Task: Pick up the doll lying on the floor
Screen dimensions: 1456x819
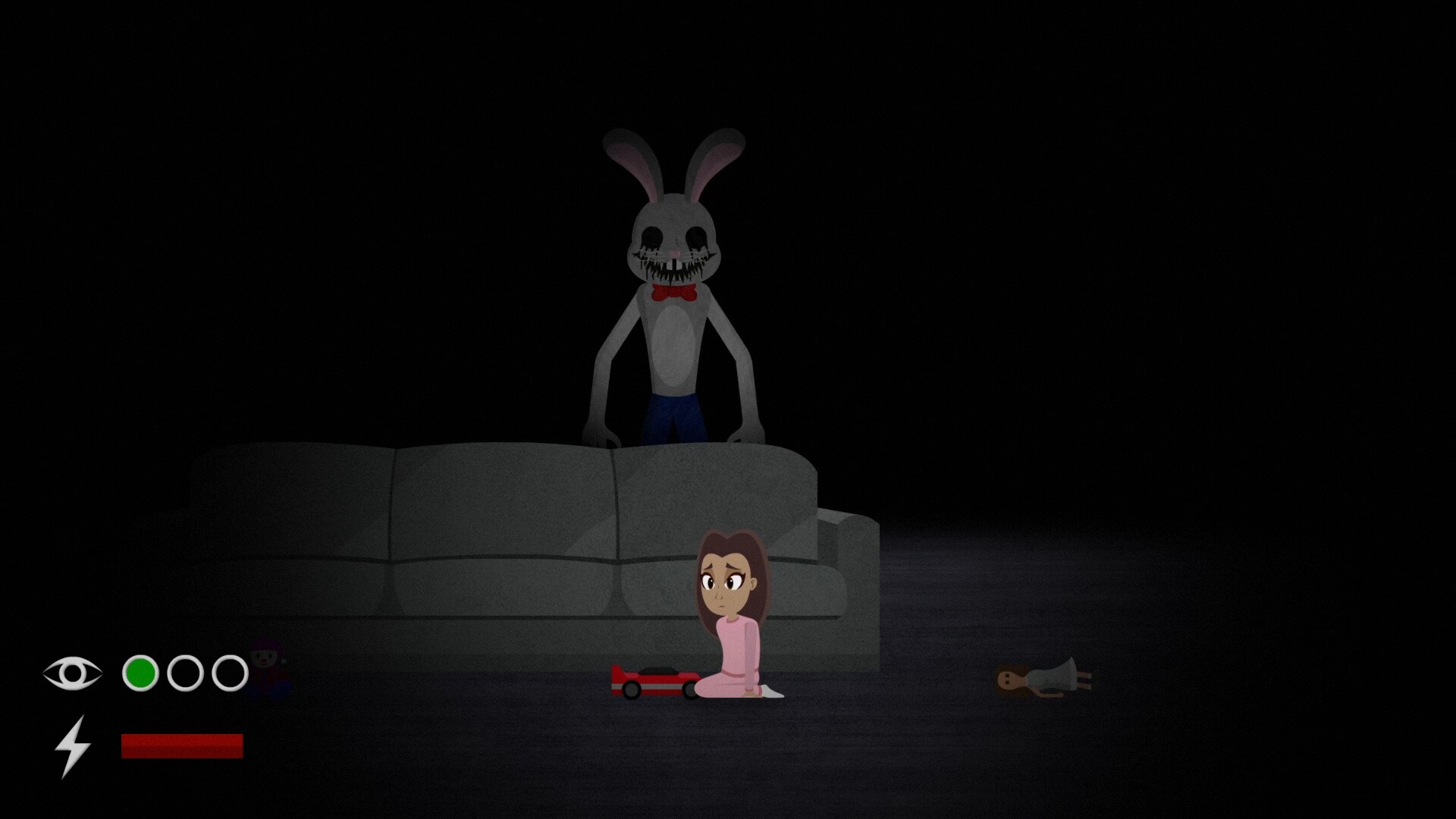Action: pos(1043,679)
